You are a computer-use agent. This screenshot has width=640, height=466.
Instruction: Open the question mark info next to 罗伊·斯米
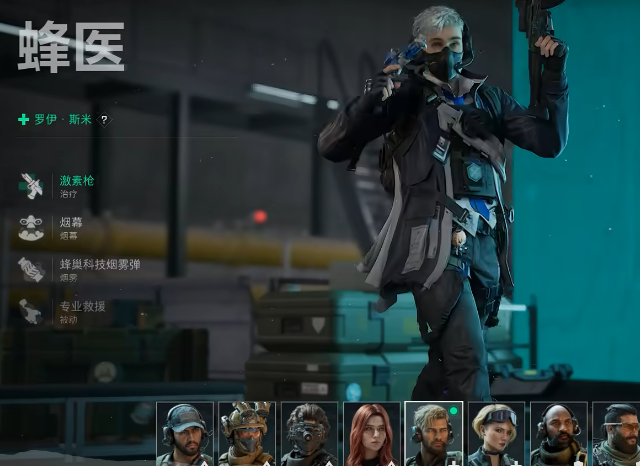click(104, 120)
